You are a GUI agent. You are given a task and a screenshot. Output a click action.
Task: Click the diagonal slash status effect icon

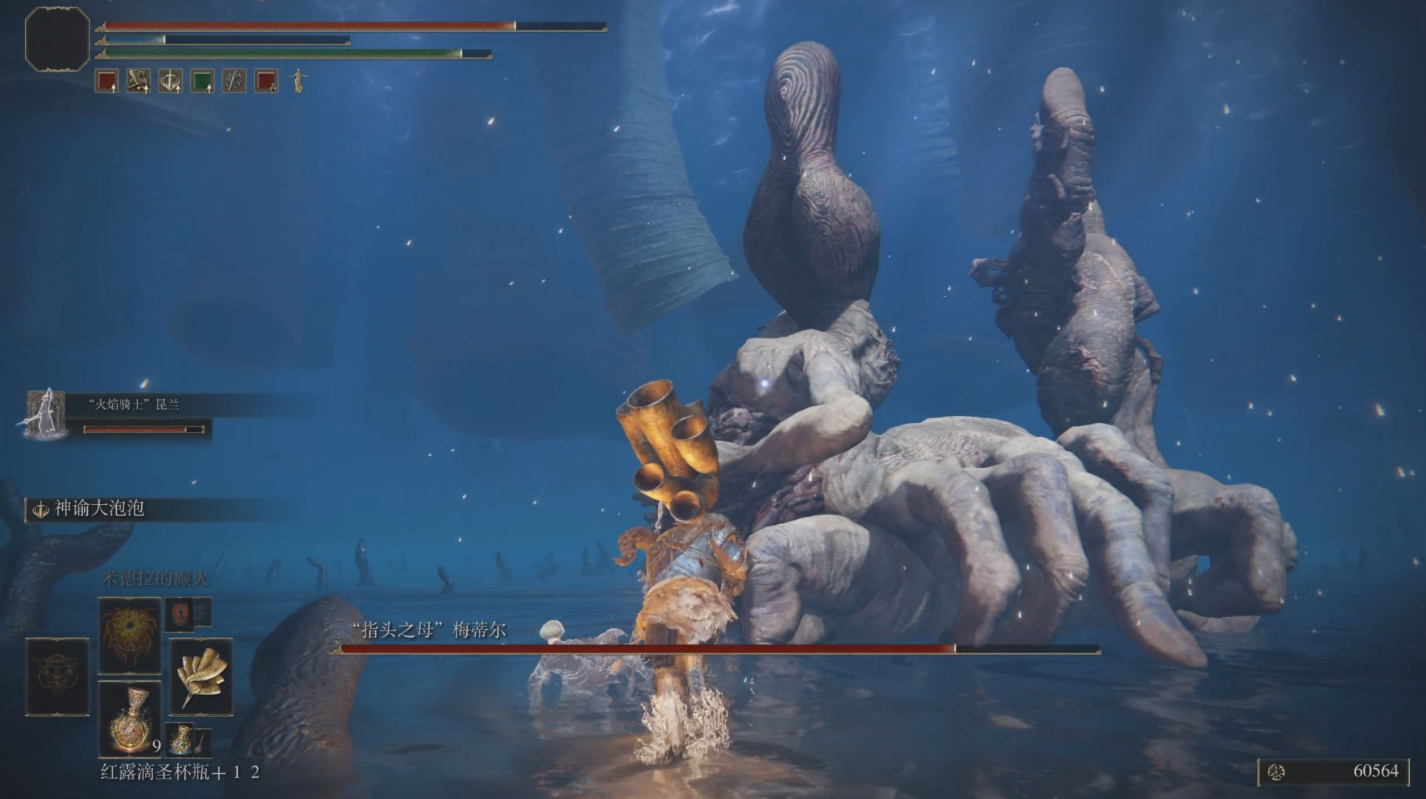(x=234, y=81)
